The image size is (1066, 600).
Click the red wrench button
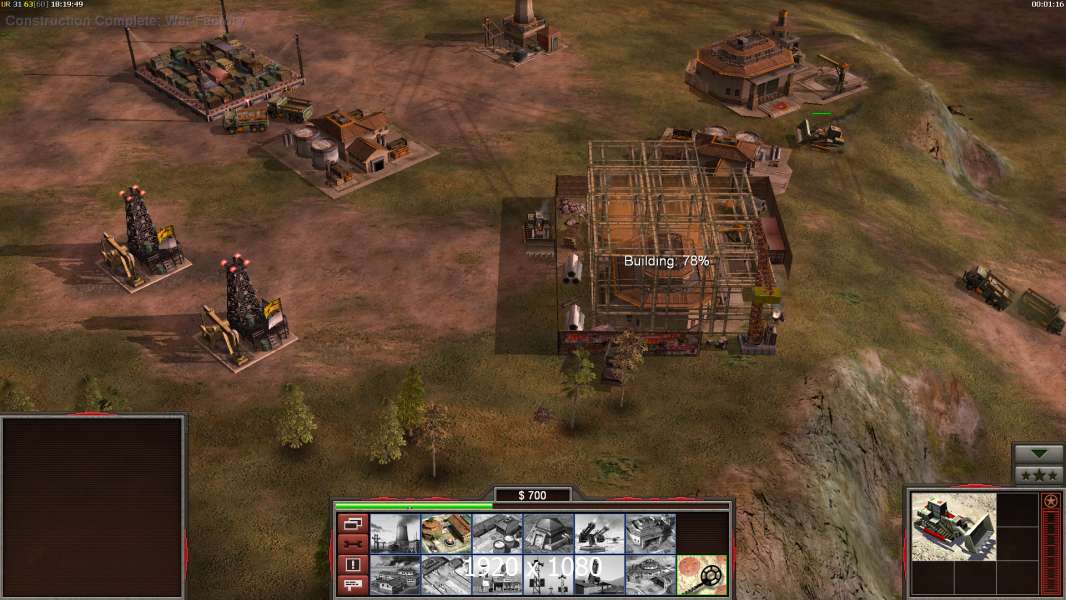(x=352, y=544)
